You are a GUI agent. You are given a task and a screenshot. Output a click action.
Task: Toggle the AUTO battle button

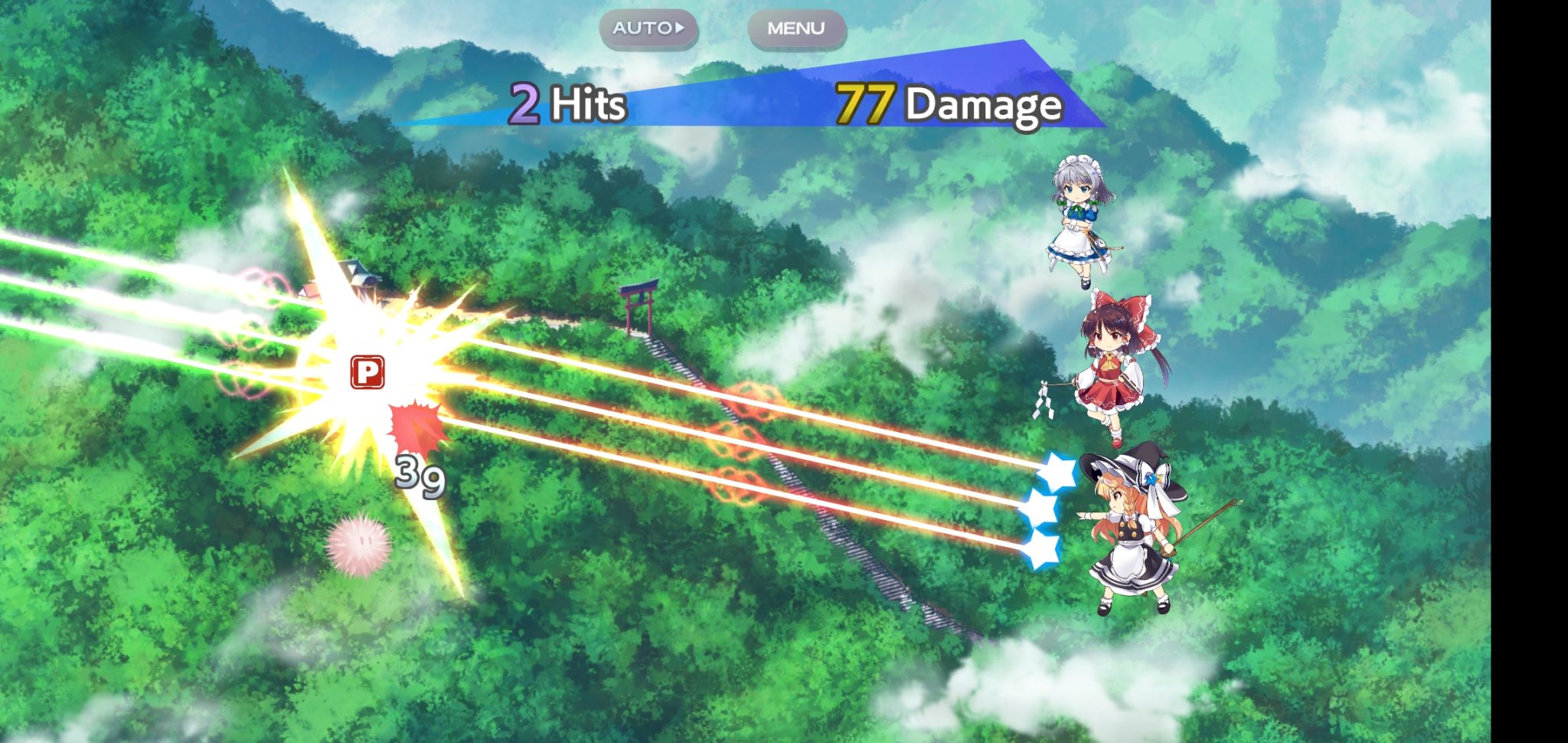[x=648, y=28]
